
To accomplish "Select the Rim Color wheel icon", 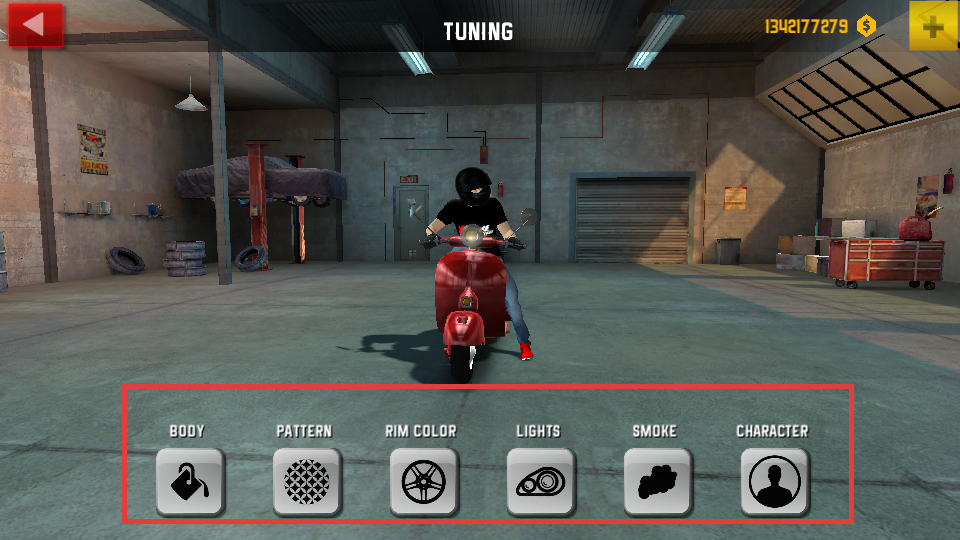I will 423,481.
